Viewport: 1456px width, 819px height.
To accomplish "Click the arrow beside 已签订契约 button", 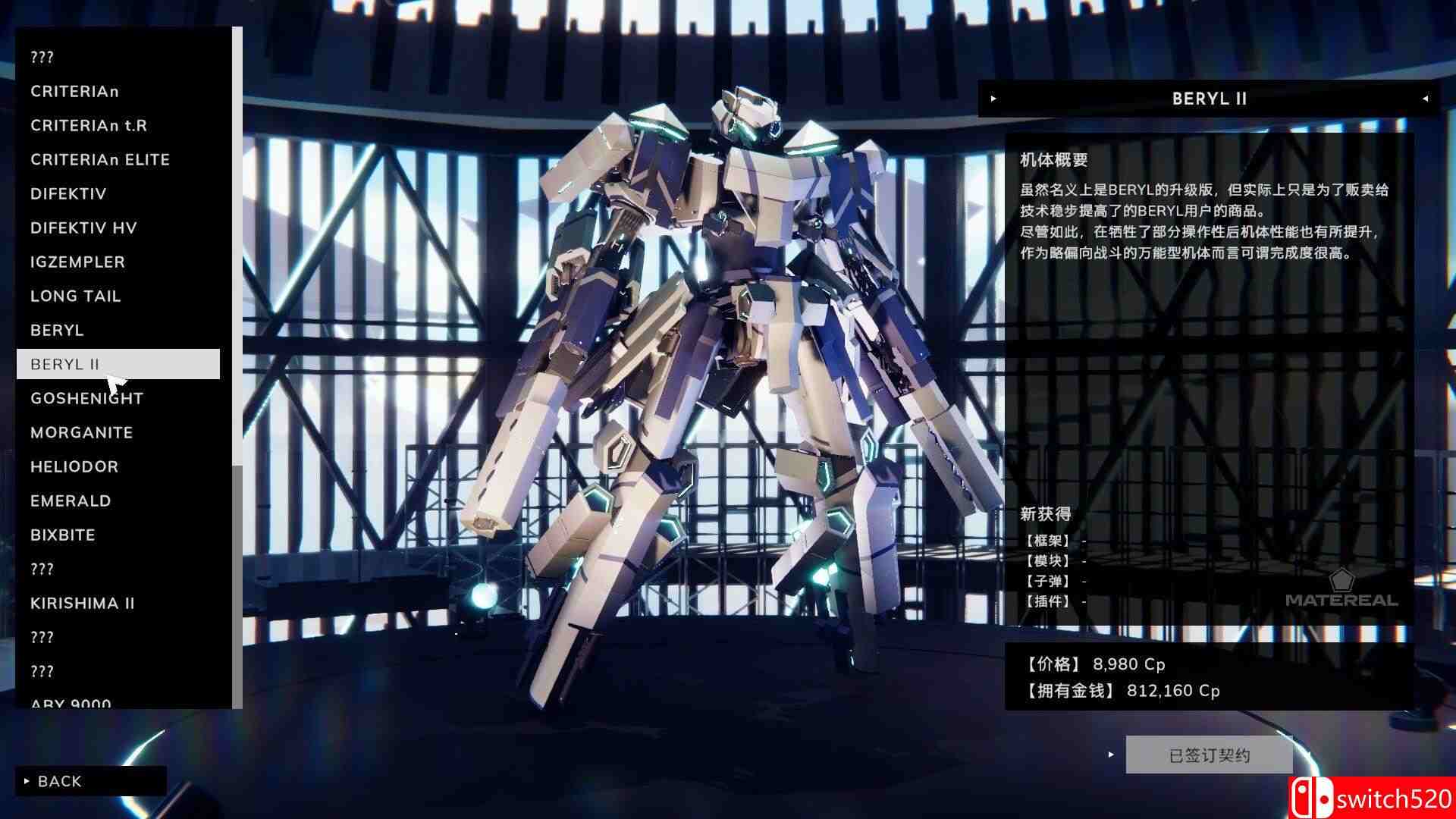I will click(1111, 755).
